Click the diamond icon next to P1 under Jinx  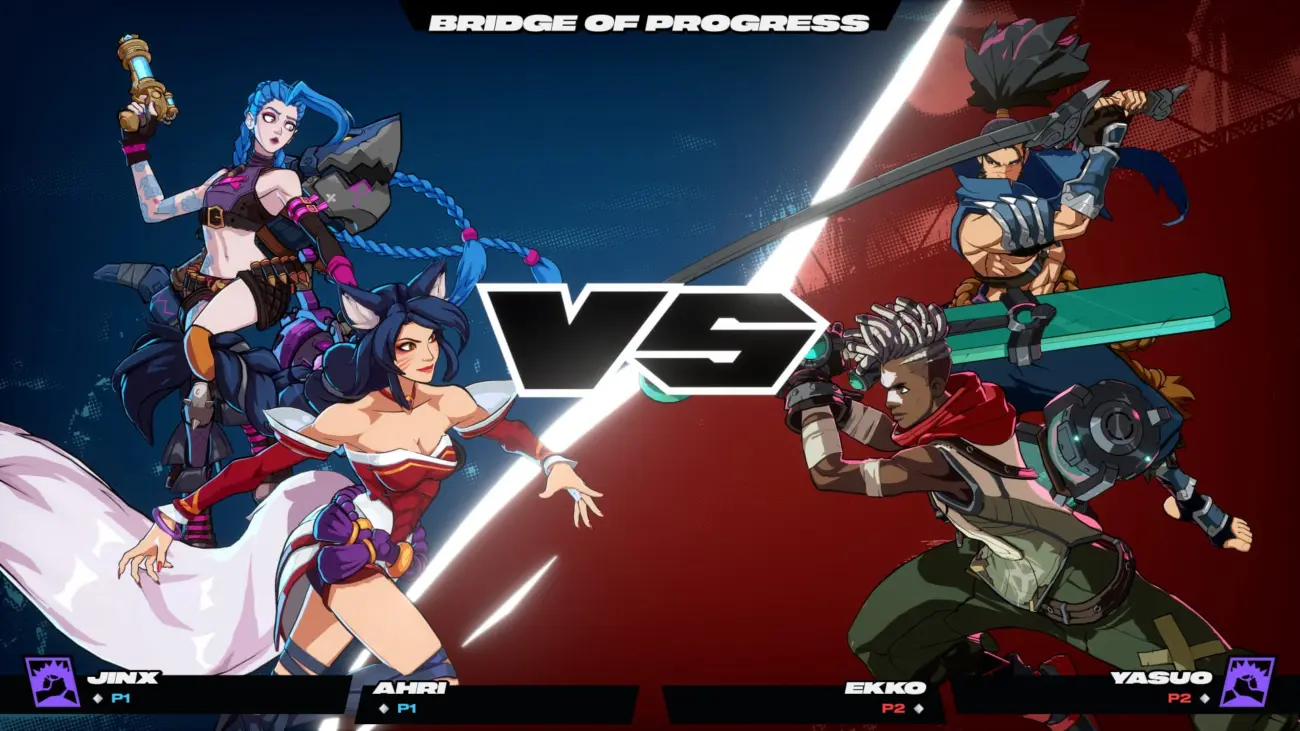coord(98,698)
